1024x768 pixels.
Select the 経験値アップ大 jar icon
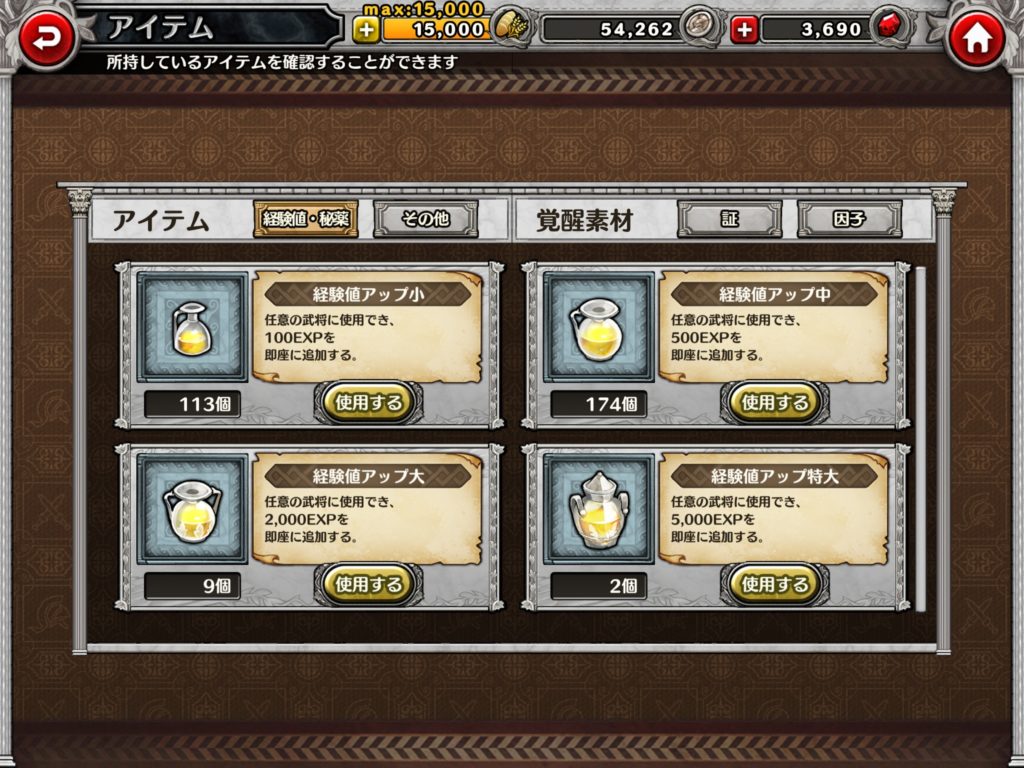192,509
